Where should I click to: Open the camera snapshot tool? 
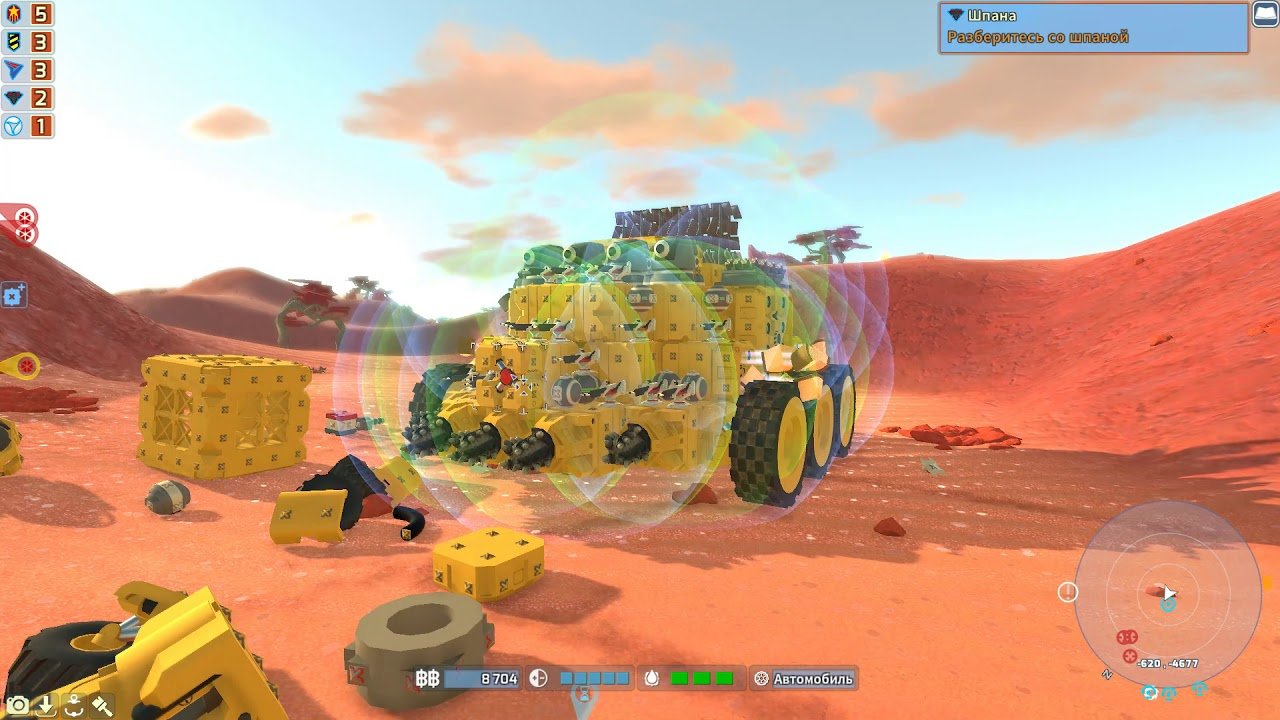[17, 705]
